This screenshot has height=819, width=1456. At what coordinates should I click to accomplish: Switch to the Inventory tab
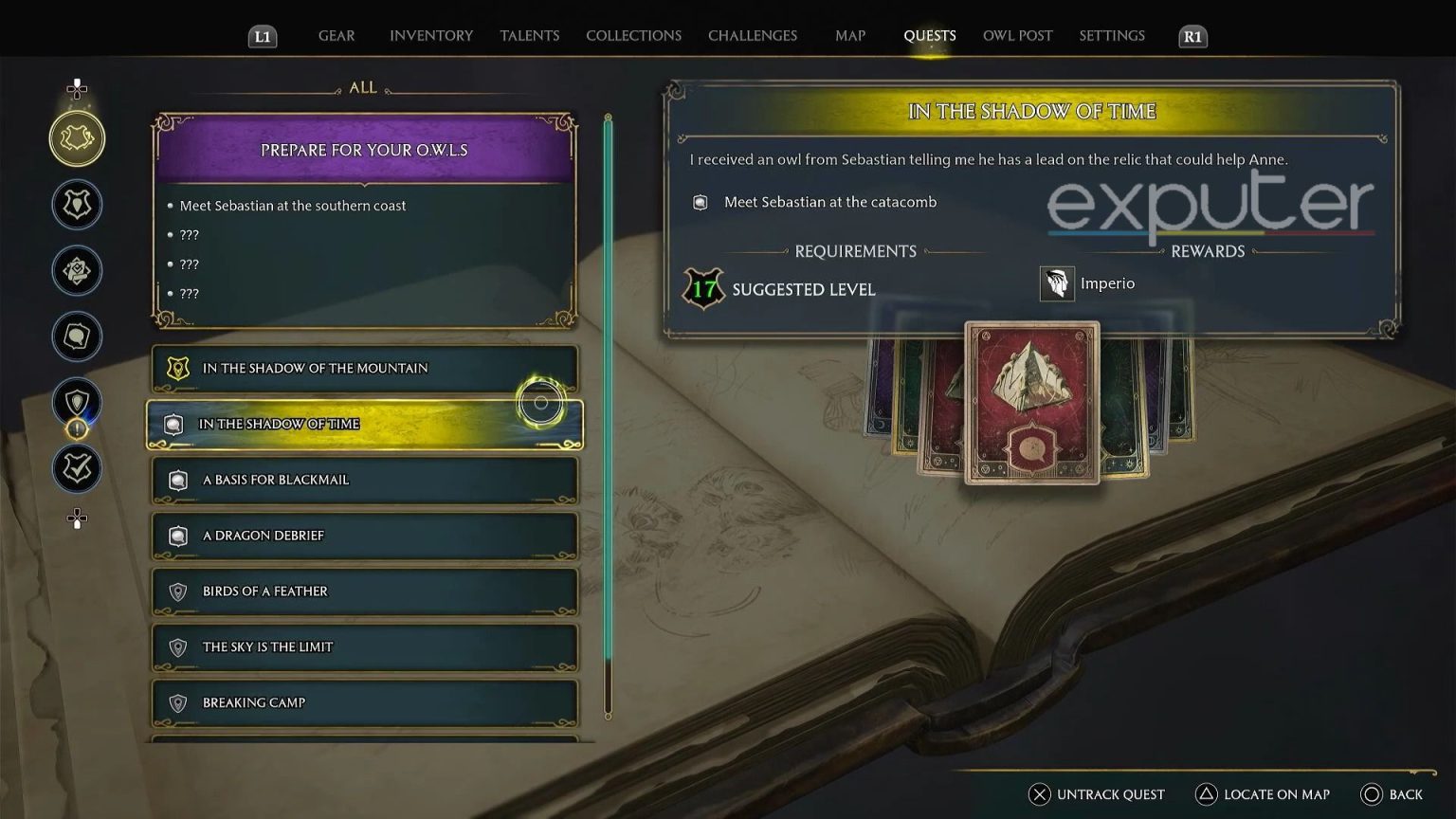pos(430,35)
